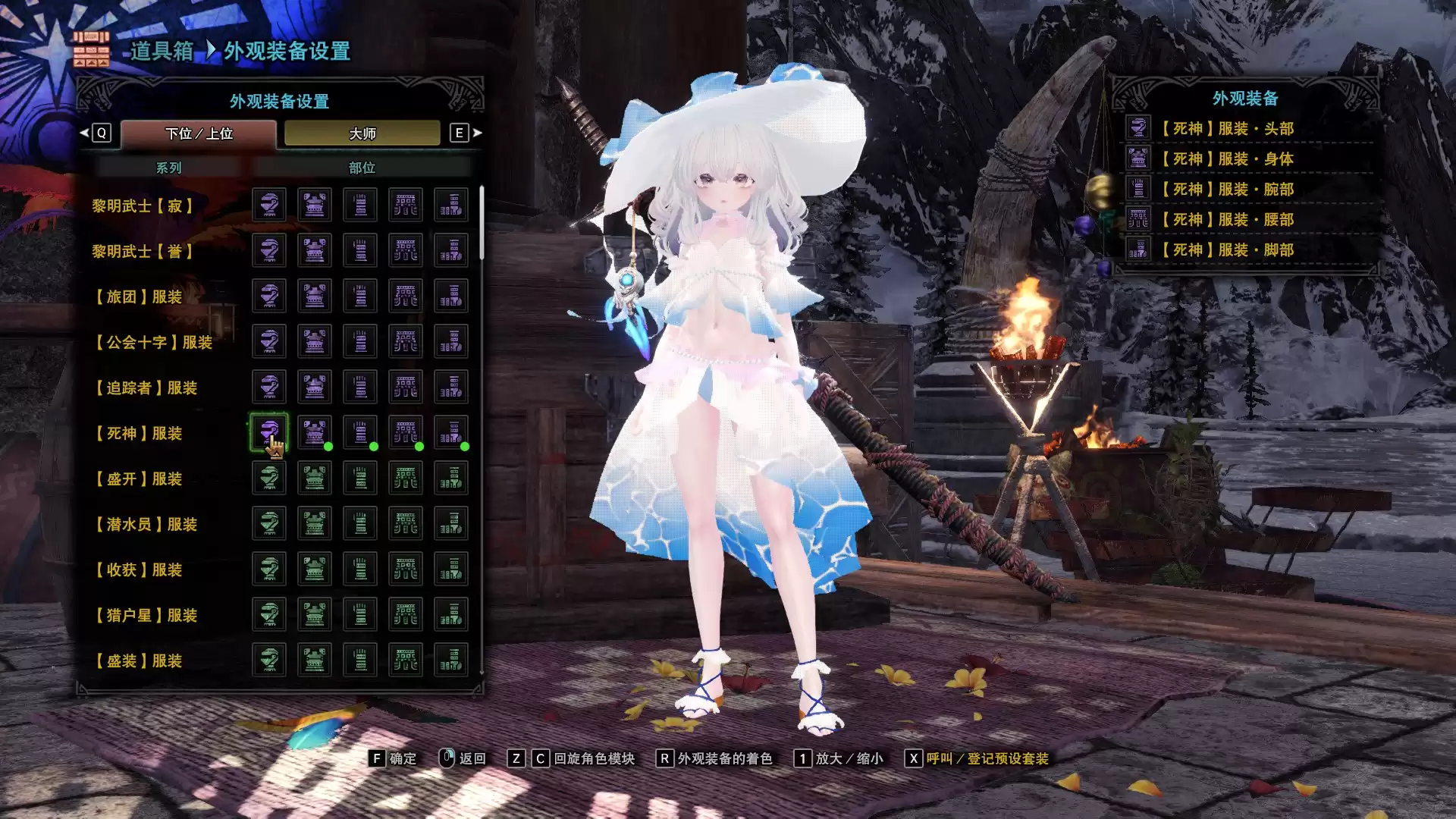Select the 【旅团】服装 leg piece icon
The image size is (1456, 819).
pos(452,296)
